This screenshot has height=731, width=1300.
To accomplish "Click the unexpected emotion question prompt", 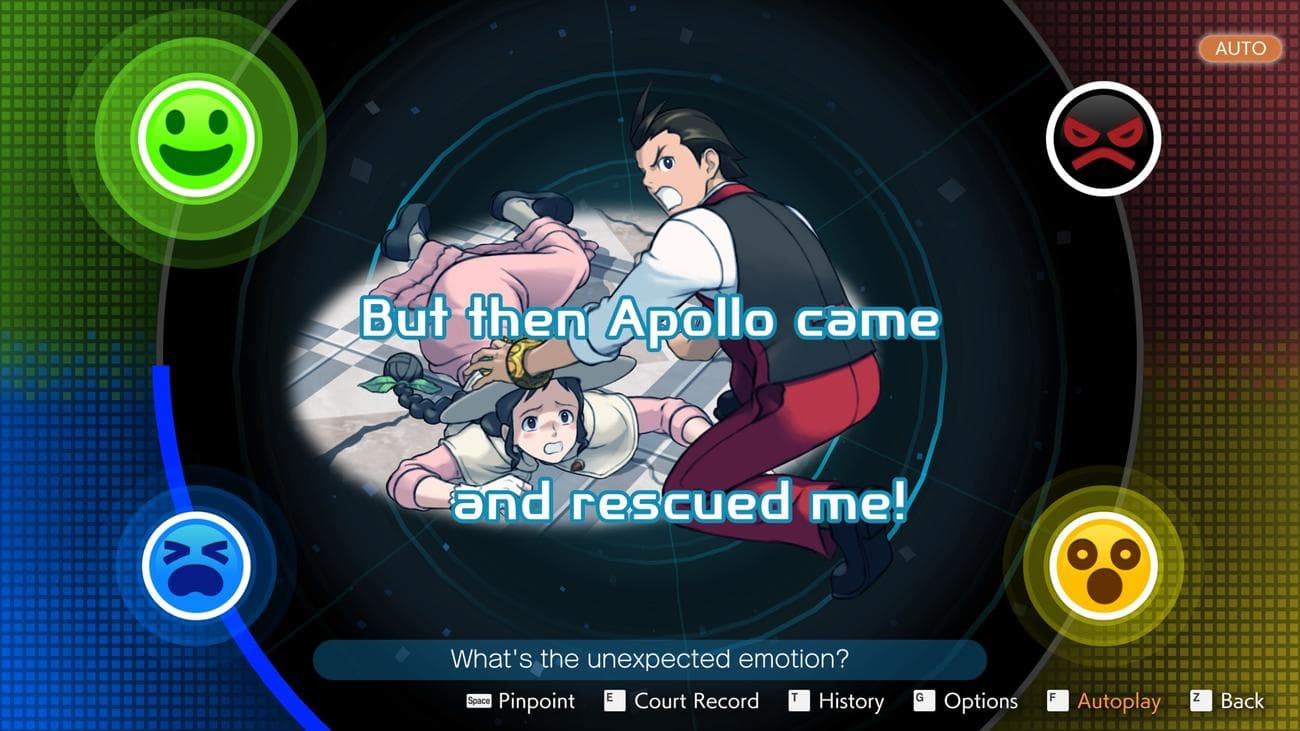I will [x=650, y=658].
